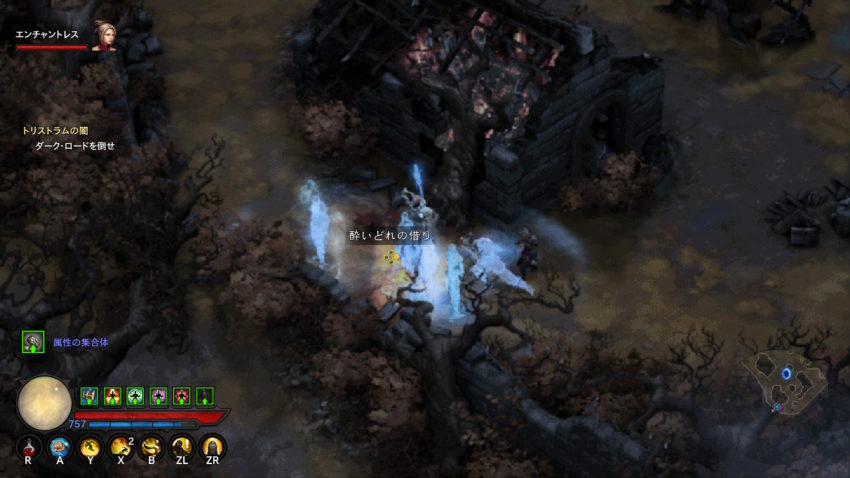Click the 属性の集合体 buff icon
Screen dimensions: 850x478
pyautogui.click(x=34, y=343)
